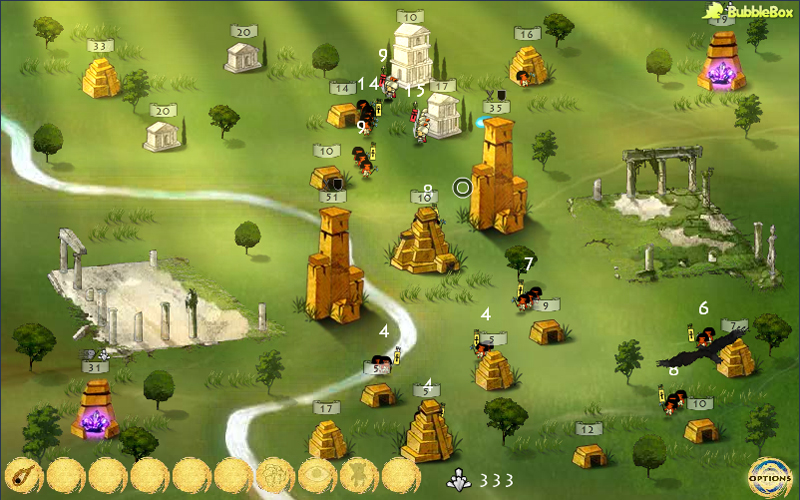Viewport: 800px width, 500px height.
Task: Pick the golden hut labeled 33
Action: (x=100, y=77)
